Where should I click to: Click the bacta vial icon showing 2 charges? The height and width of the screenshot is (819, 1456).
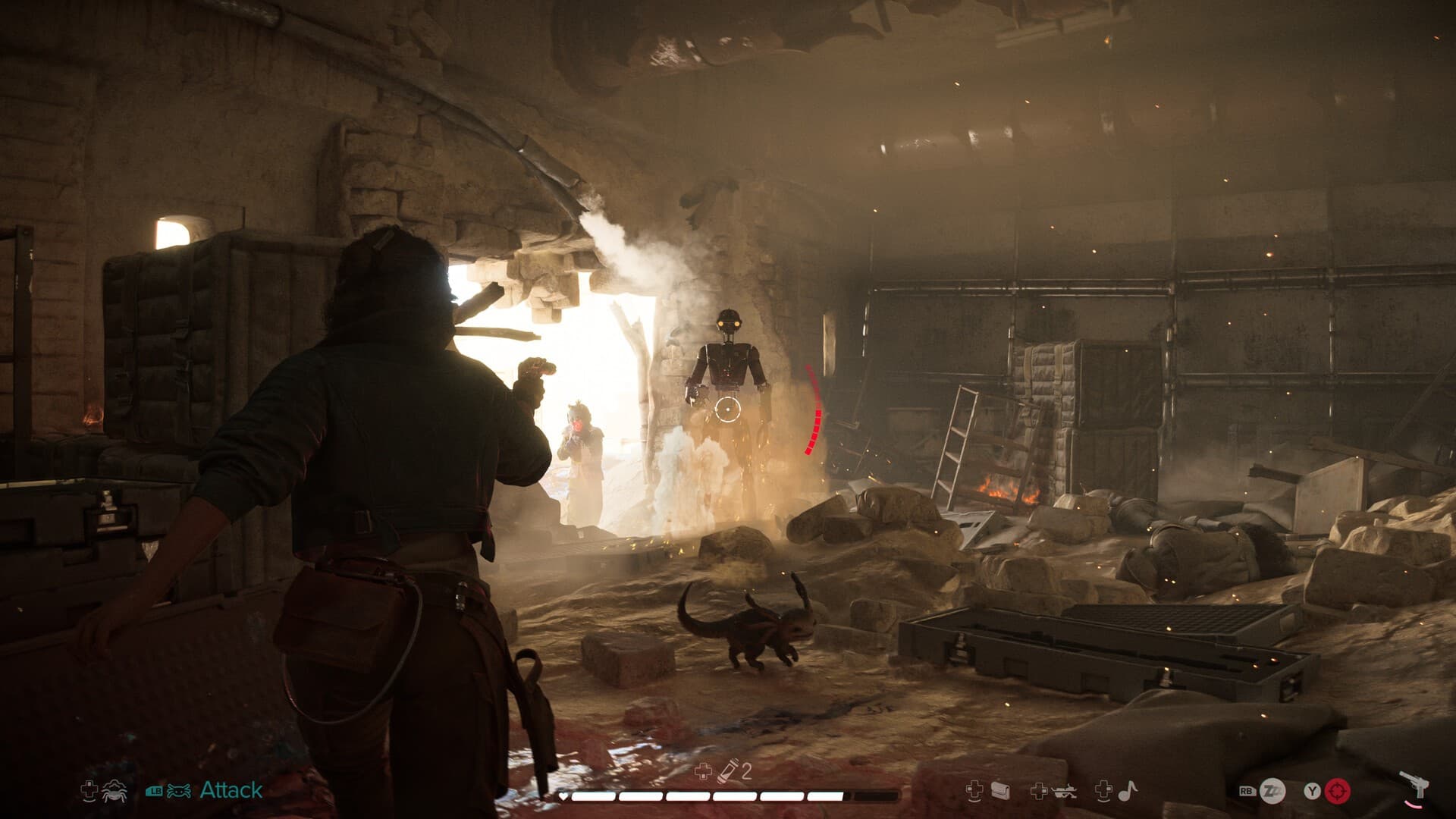click(x=729, y=771)
